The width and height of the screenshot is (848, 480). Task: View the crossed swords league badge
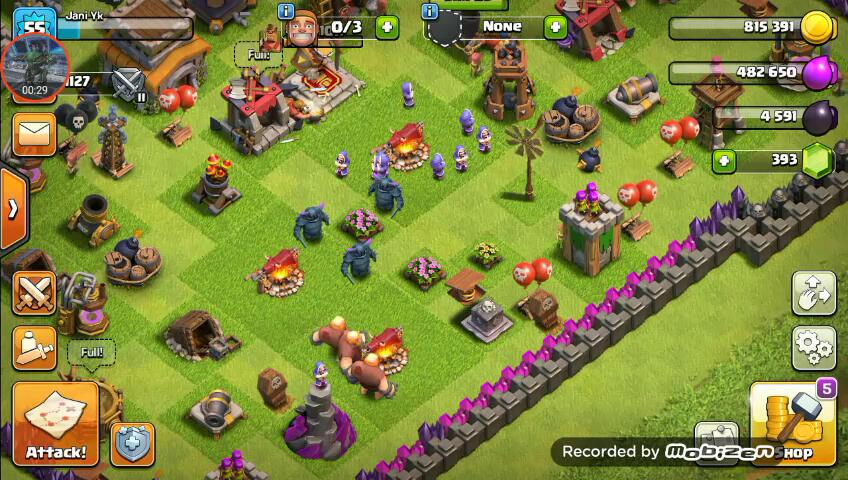pos(128,81)
